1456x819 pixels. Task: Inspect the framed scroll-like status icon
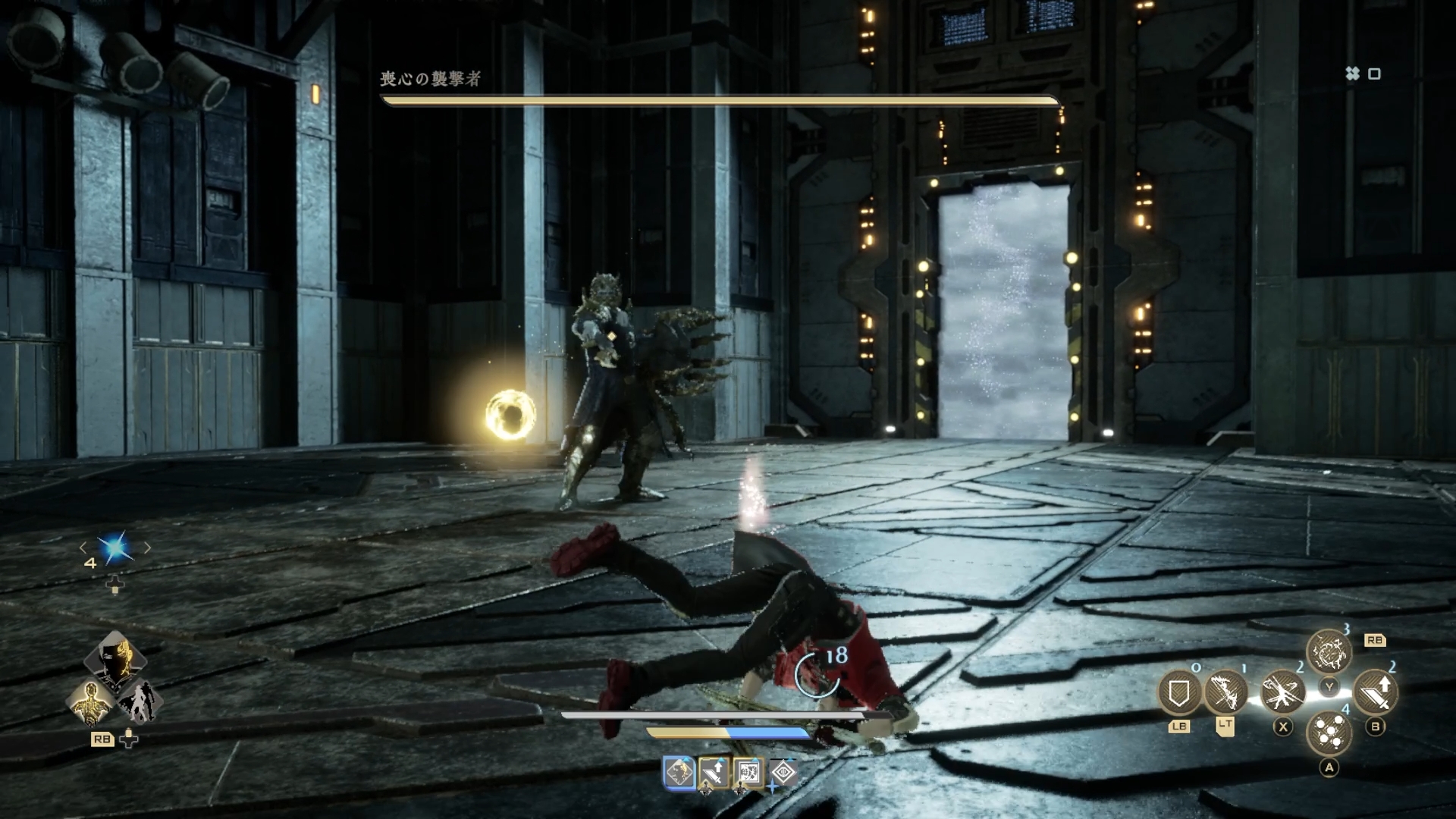748,773
